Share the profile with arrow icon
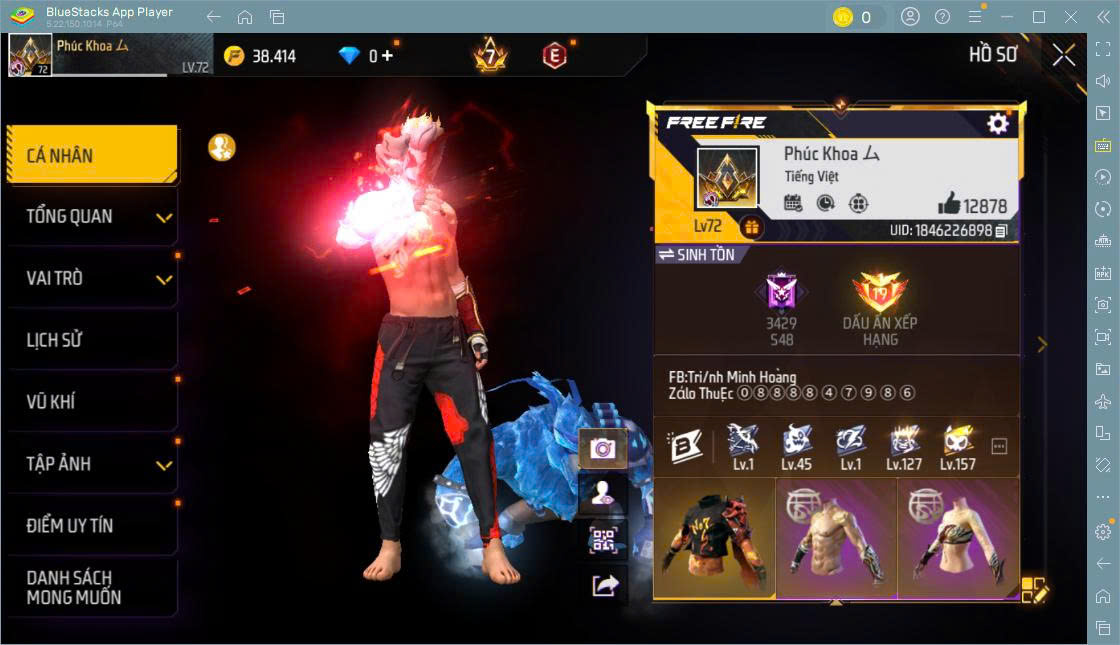 pos(603,586)
